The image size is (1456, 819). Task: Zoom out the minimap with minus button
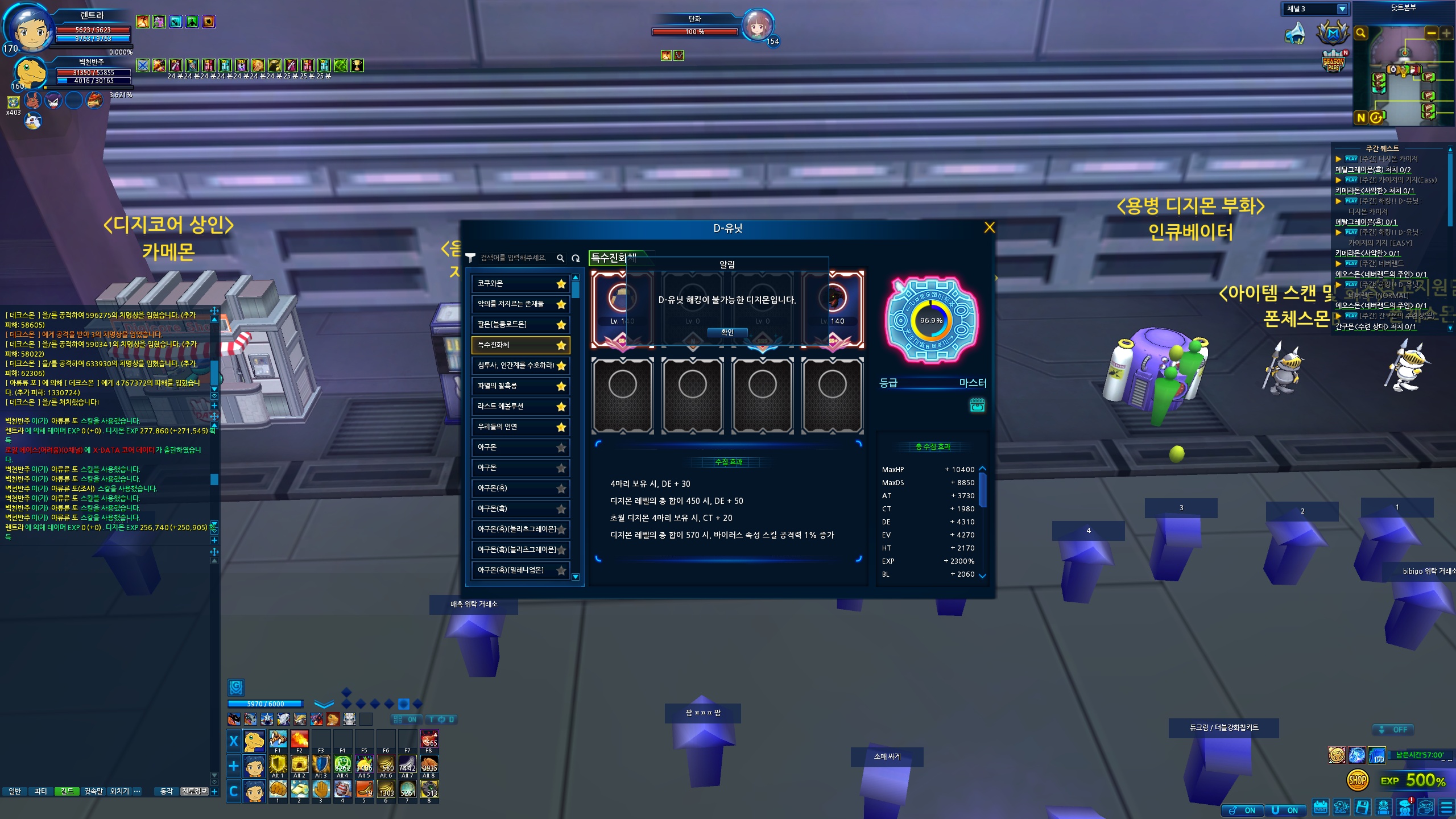pos(1432,33)
